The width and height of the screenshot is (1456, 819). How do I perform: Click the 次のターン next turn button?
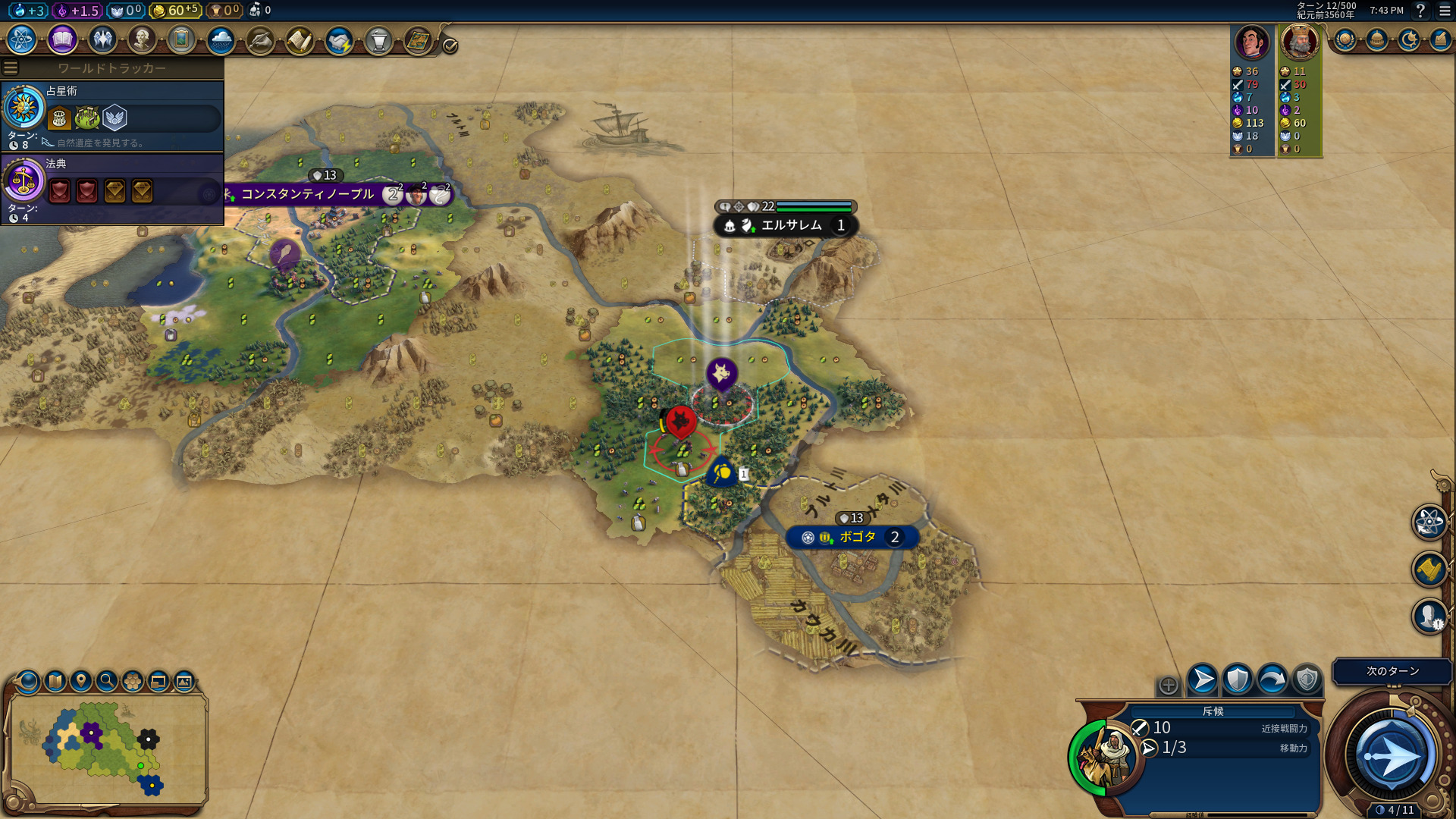click(x=1392, y=671)
